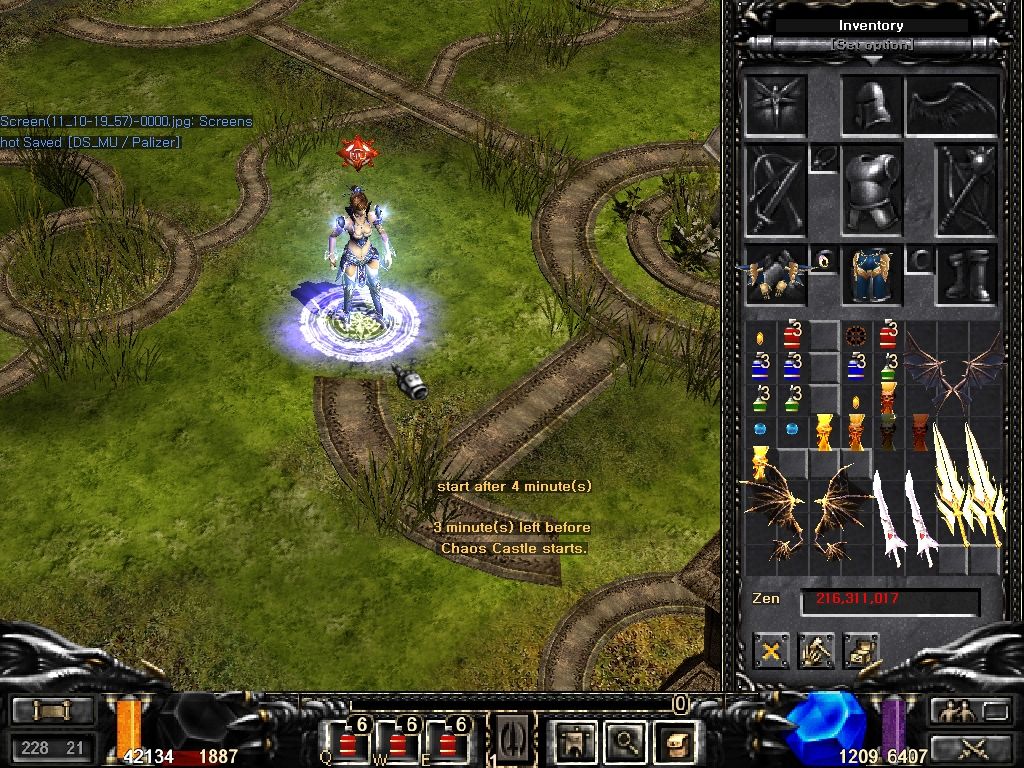
Task: Open the character info button
Action: click(575, 741)
